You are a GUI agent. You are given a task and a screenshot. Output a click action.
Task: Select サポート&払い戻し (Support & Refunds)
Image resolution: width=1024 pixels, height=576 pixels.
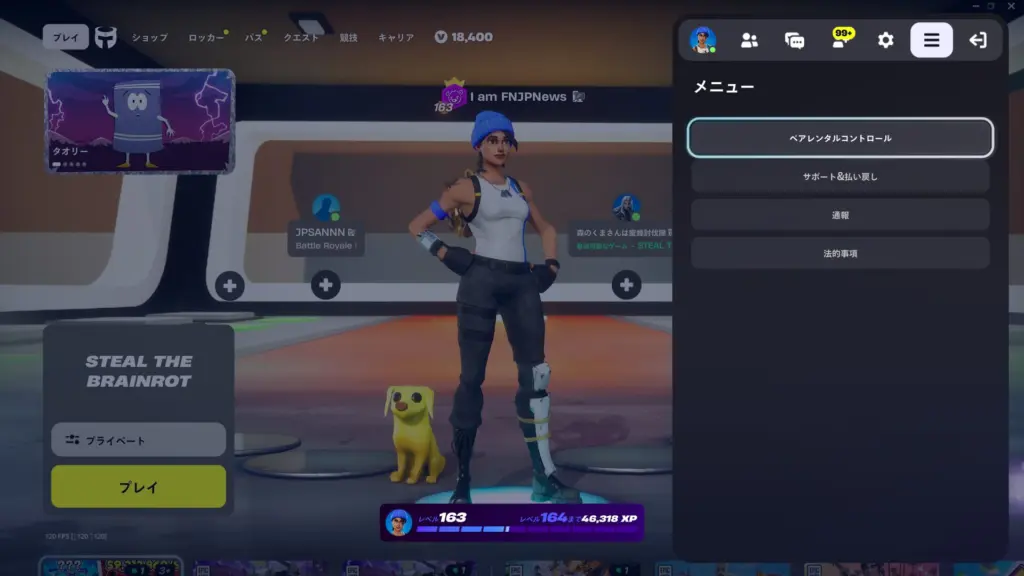click(840, 177)
